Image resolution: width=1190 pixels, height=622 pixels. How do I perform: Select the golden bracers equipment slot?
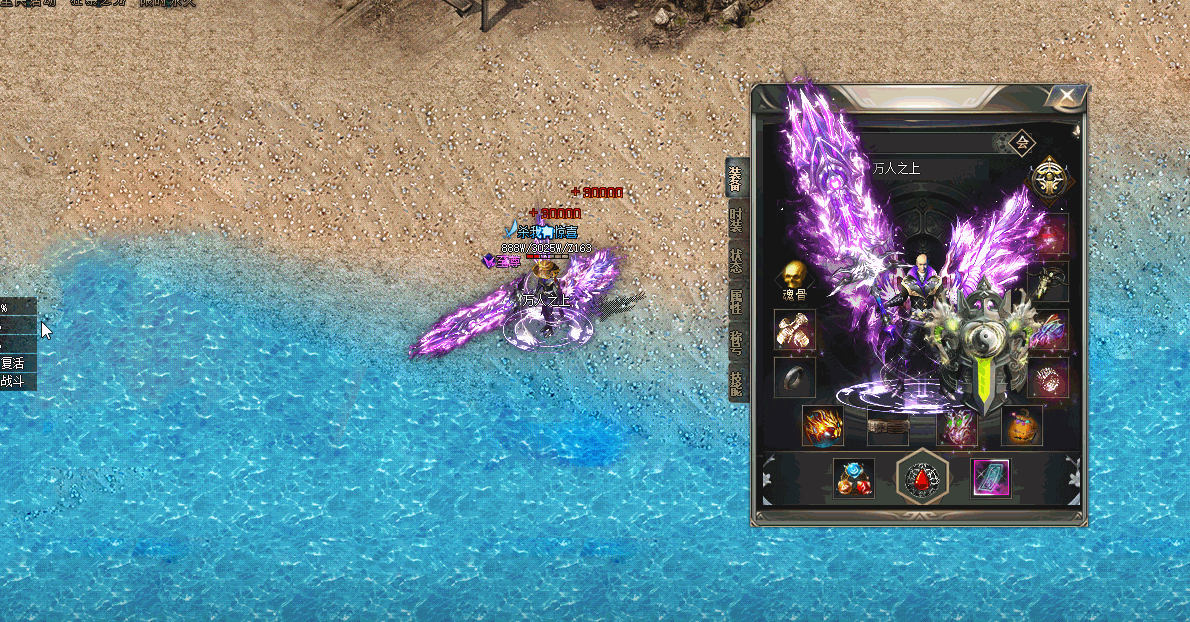point(795,329)
